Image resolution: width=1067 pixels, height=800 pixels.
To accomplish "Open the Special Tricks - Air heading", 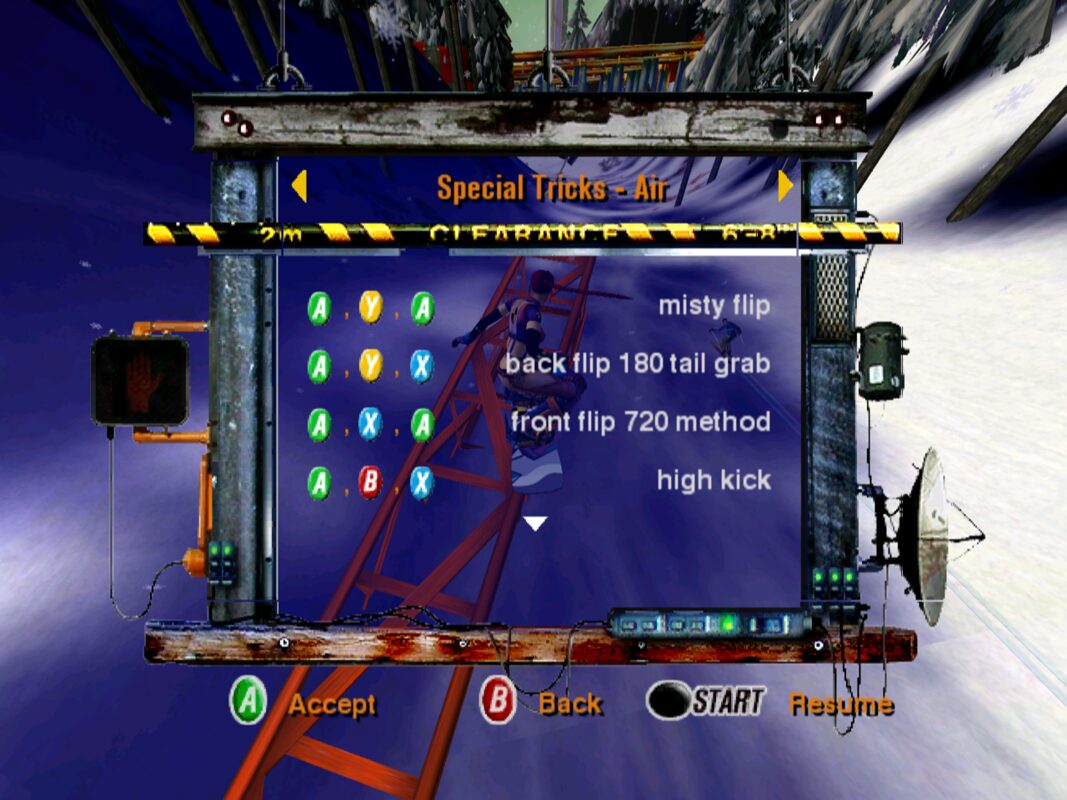I will (552, 187).
